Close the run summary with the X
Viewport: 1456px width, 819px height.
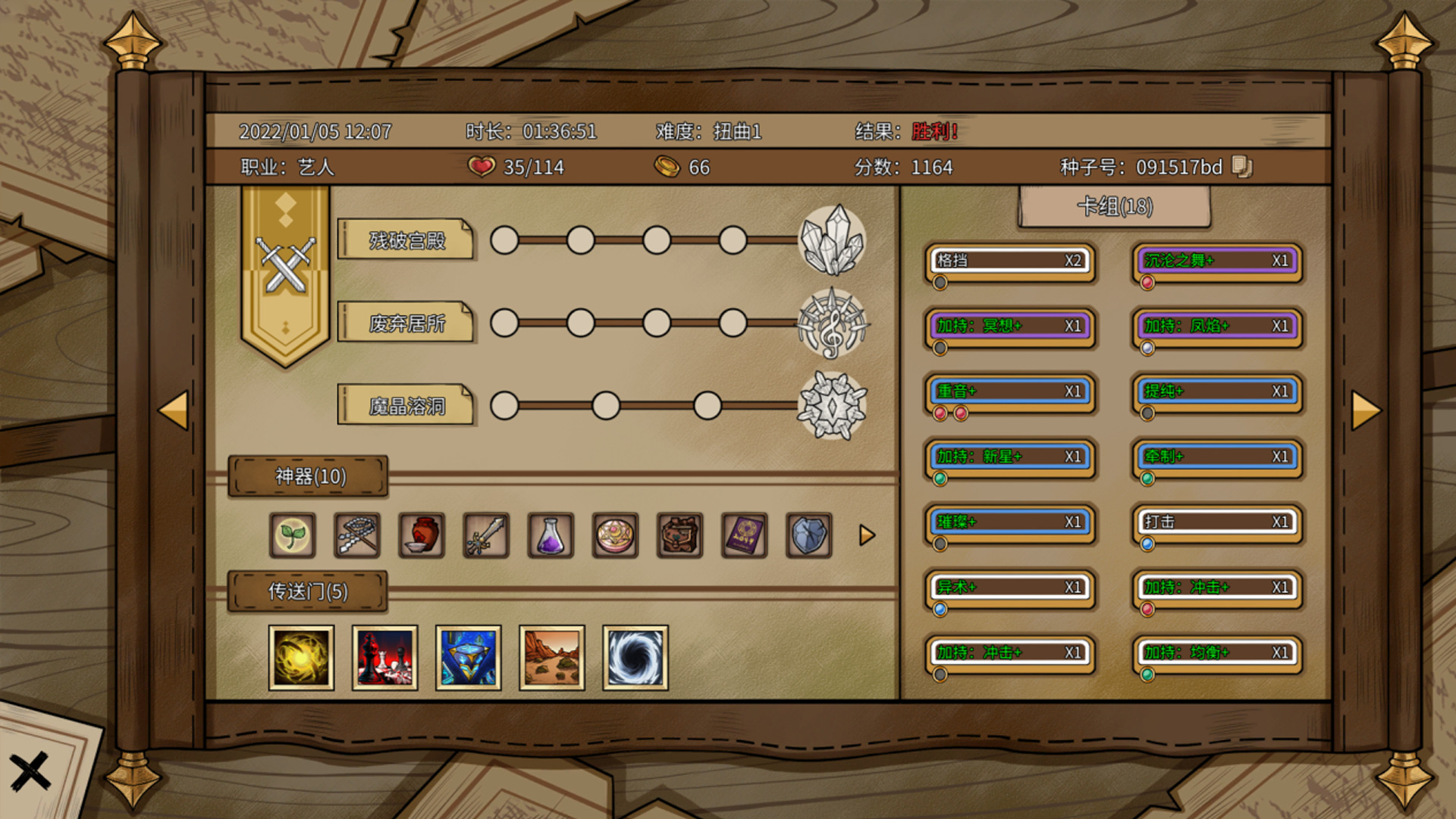click(30, 772)
